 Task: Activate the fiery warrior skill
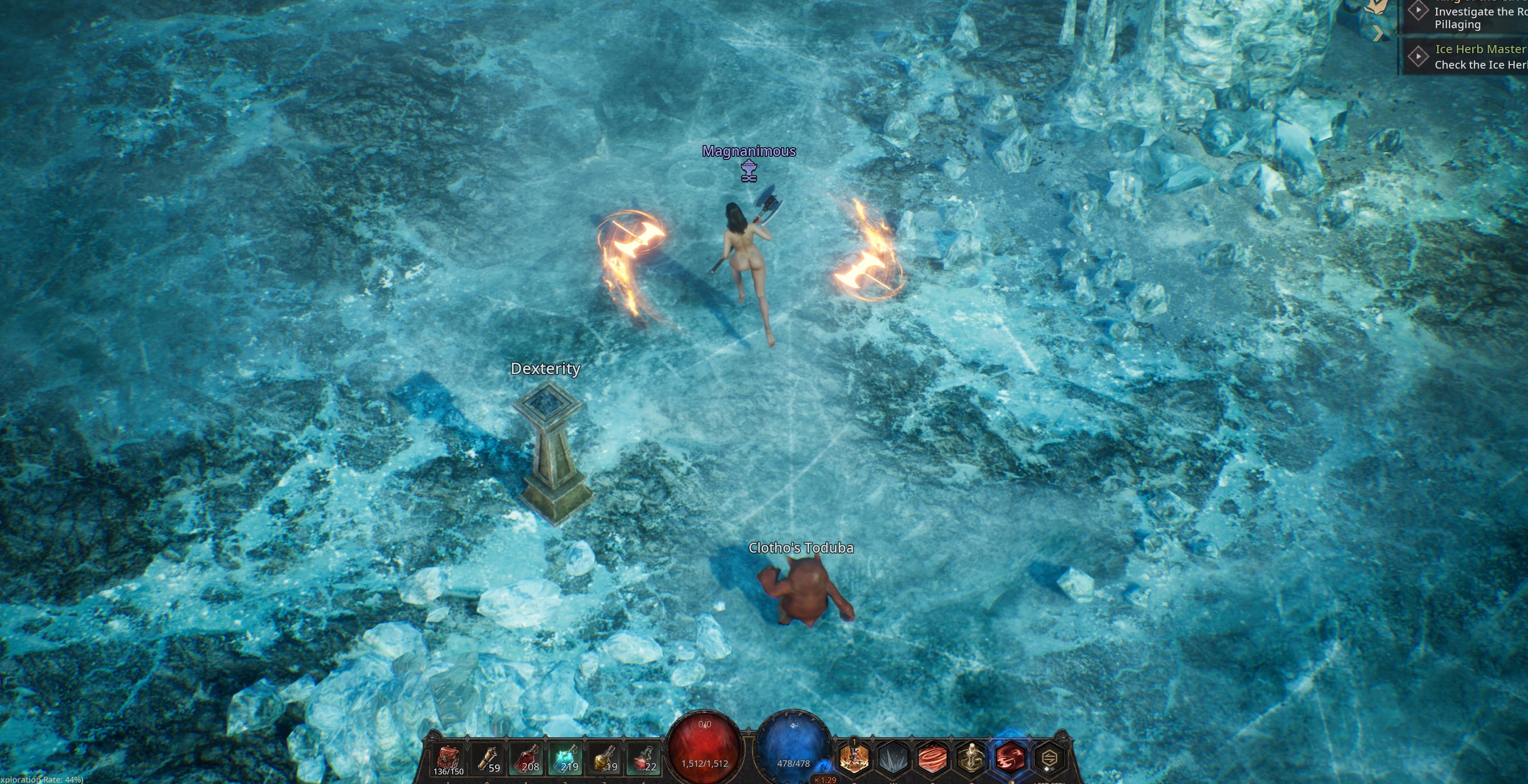(x=854, y=759)
